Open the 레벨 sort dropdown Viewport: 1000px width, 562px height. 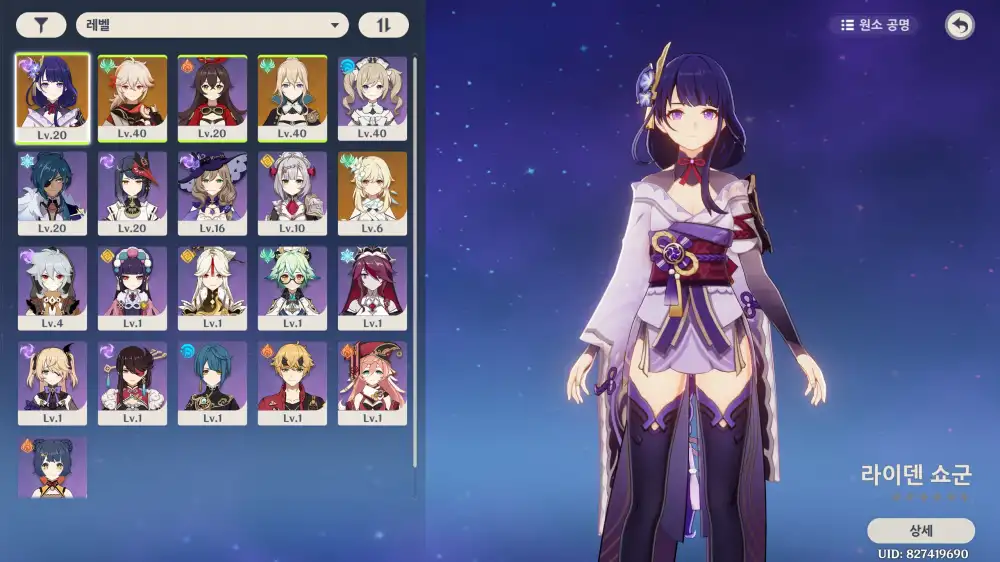click(212, 26)
